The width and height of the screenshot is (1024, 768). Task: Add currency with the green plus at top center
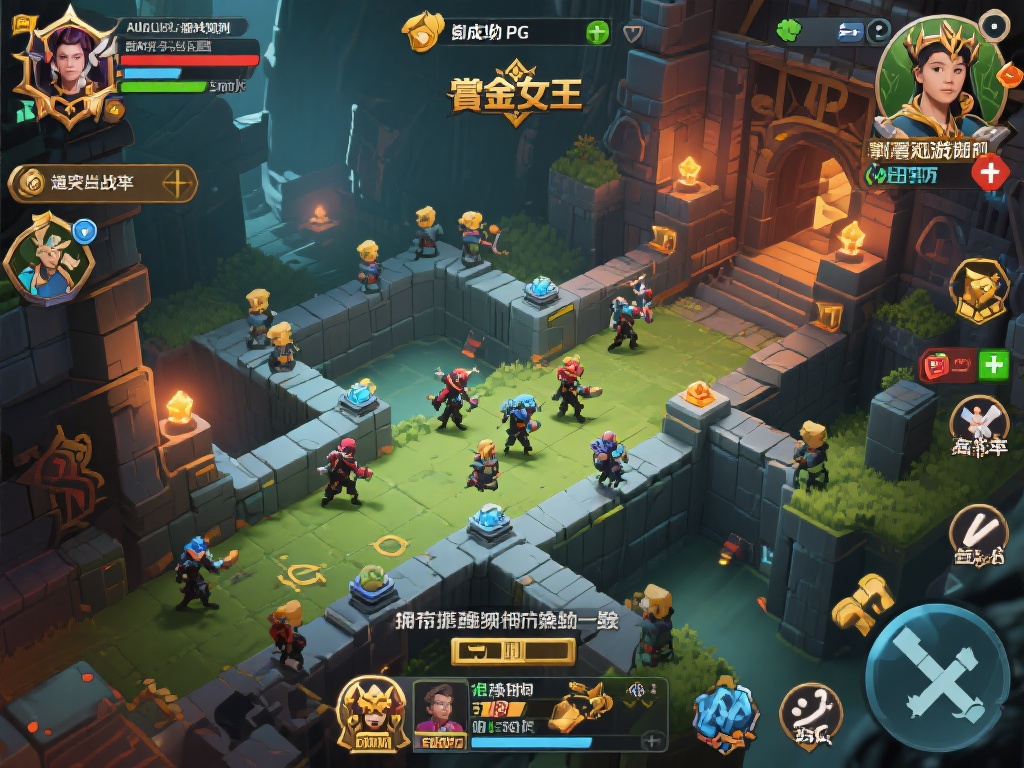597,32
